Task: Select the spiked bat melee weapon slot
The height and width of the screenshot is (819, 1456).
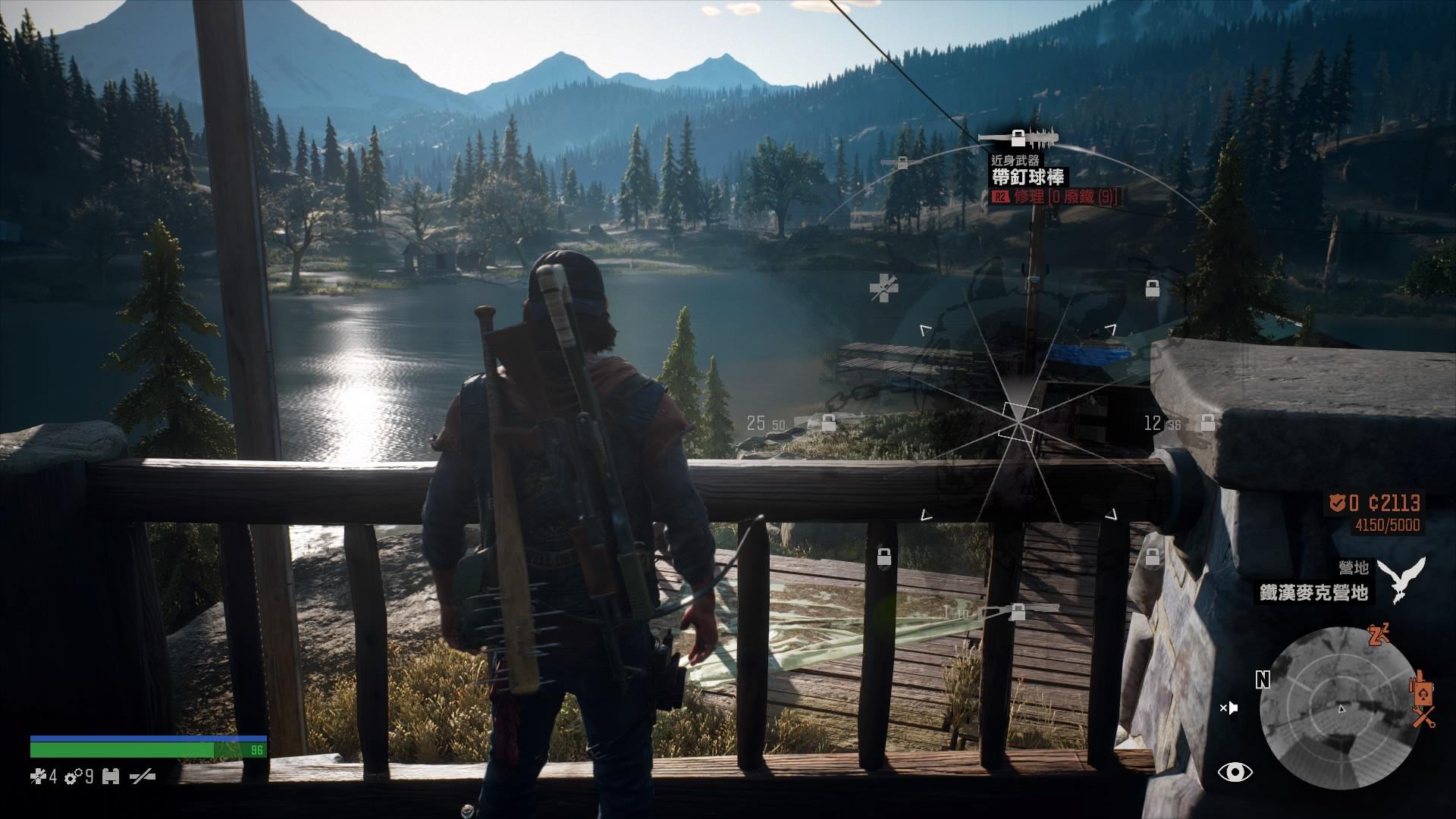Action: click(1017, 138)
